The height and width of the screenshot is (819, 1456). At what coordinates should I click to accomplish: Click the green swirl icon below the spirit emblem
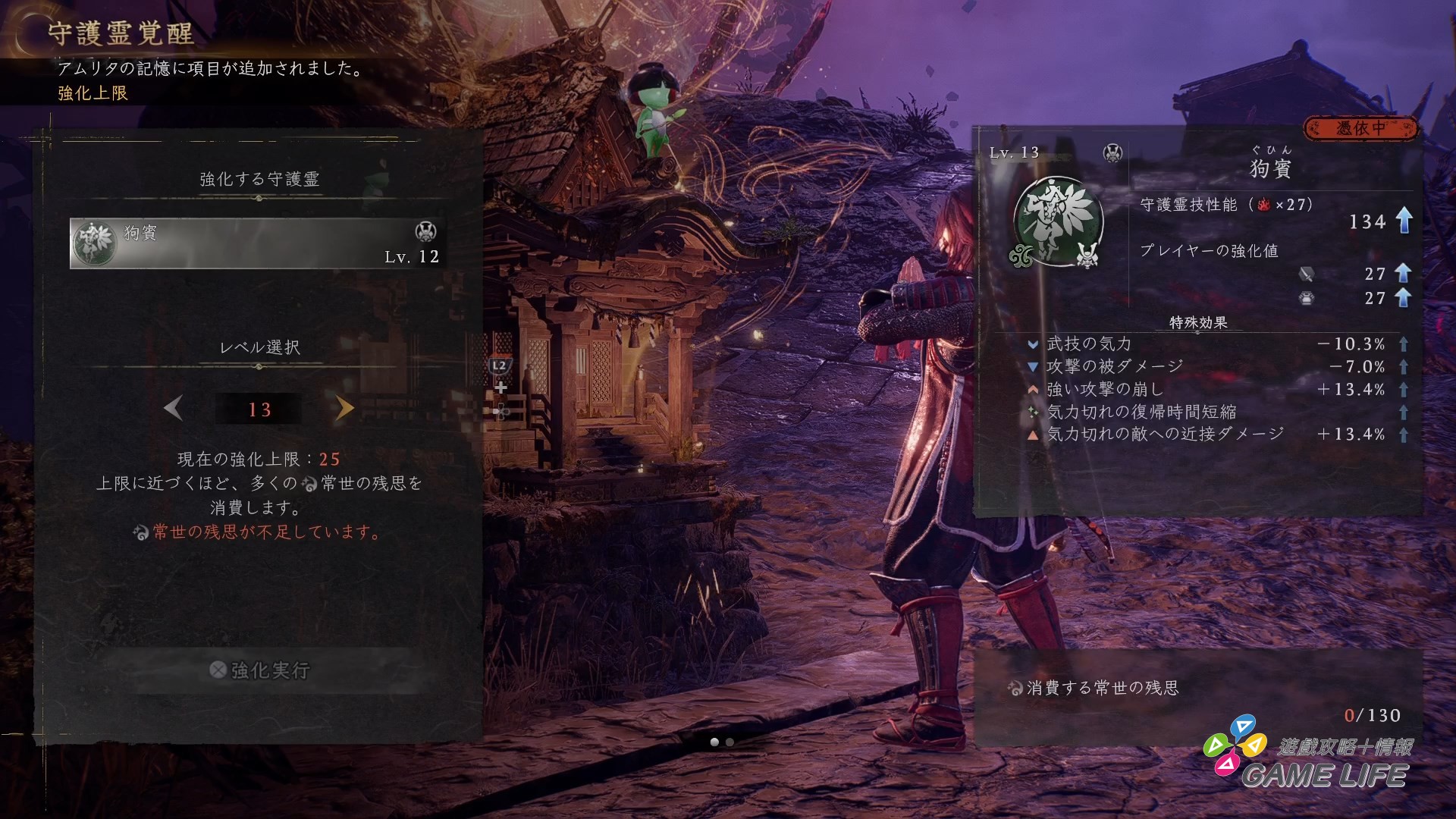click(1022, 257)
